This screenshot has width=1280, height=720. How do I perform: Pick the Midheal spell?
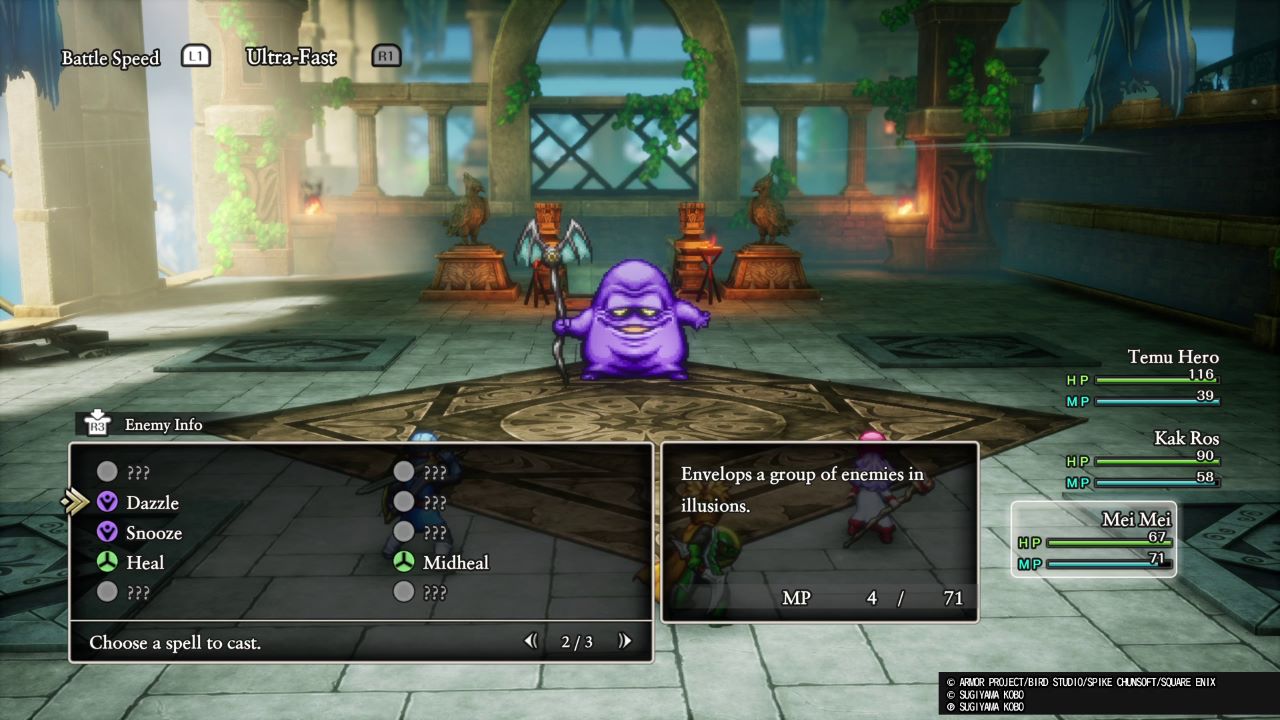[x=455, y=563]
